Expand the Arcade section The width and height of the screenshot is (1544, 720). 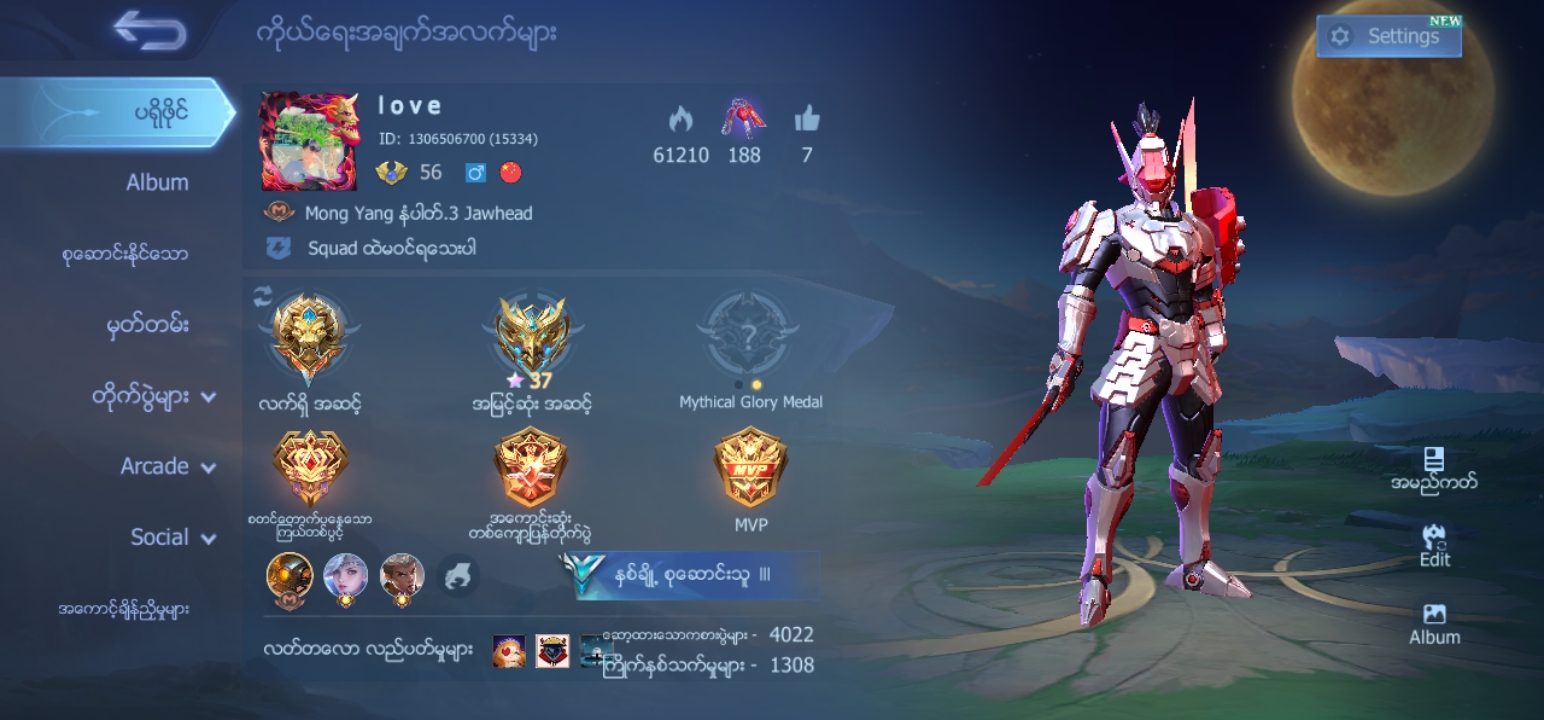pos(168,466)
